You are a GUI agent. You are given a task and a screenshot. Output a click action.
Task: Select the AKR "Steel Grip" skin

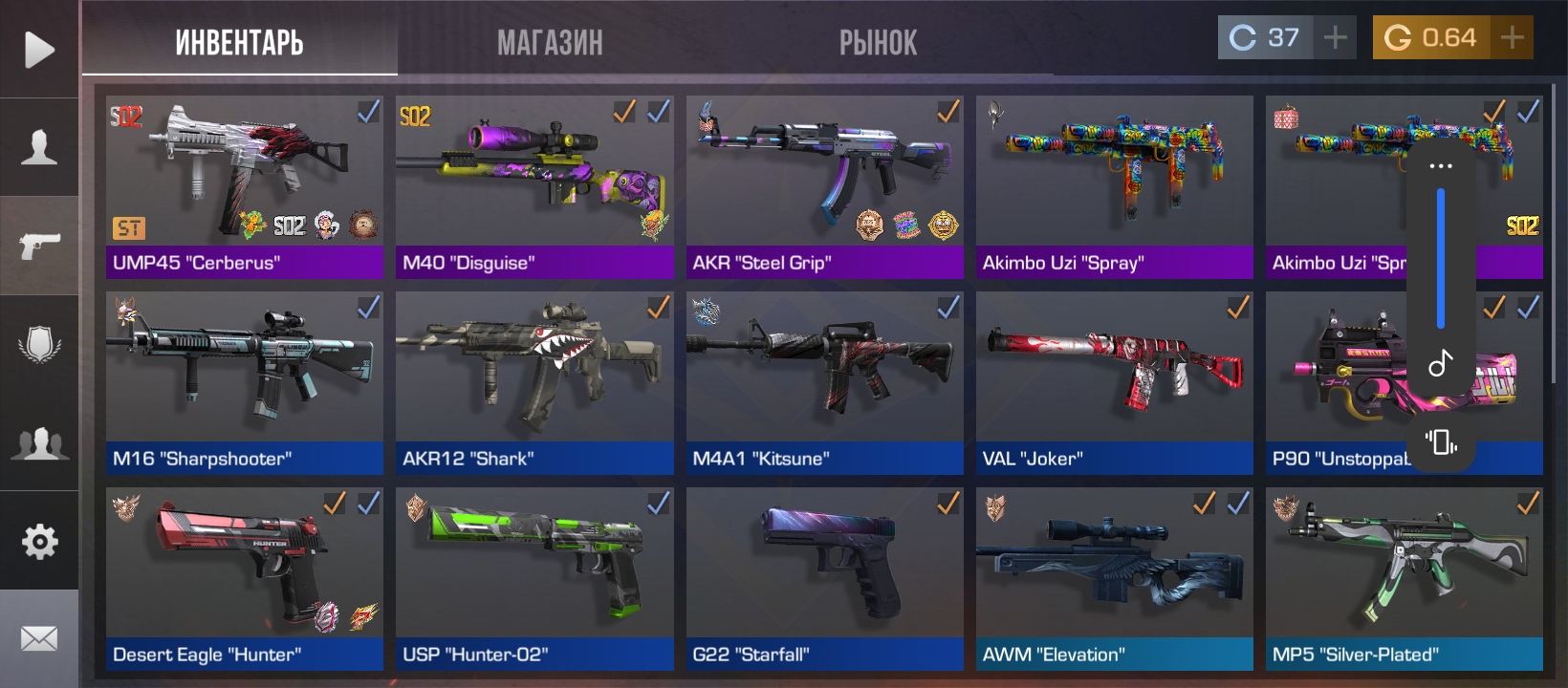(x=824, y=186)
